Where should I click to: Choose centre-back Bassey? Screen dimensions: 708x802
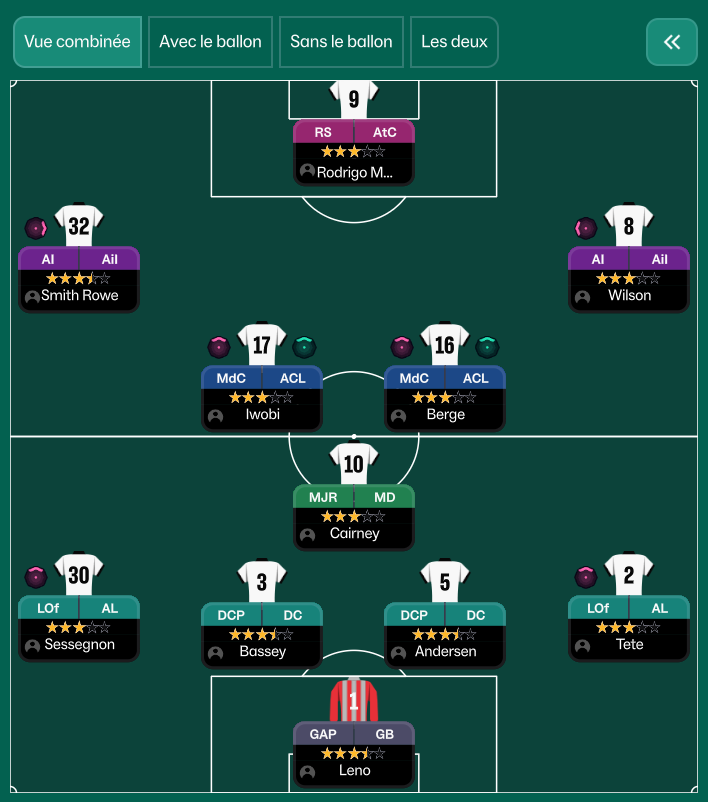(x=262, y=633)
